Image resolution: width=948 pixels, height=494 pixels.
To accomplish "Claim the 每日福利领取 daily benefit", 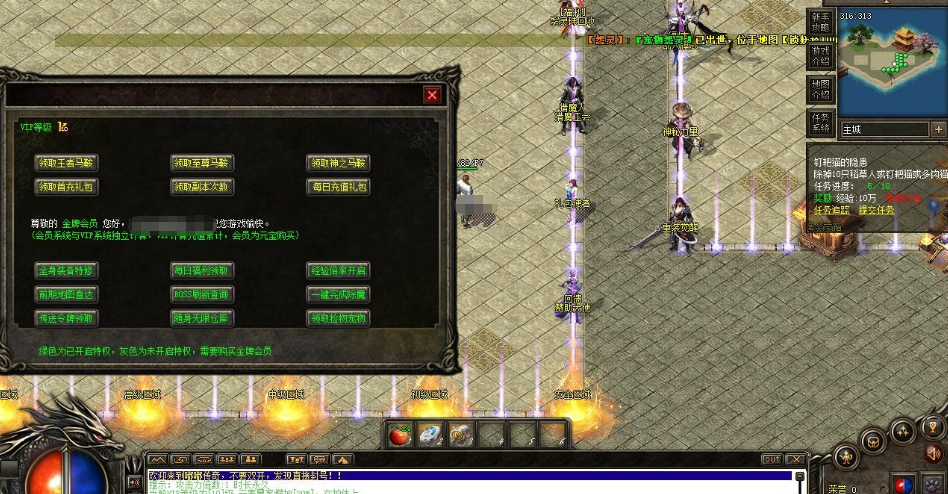I will 202,270.
